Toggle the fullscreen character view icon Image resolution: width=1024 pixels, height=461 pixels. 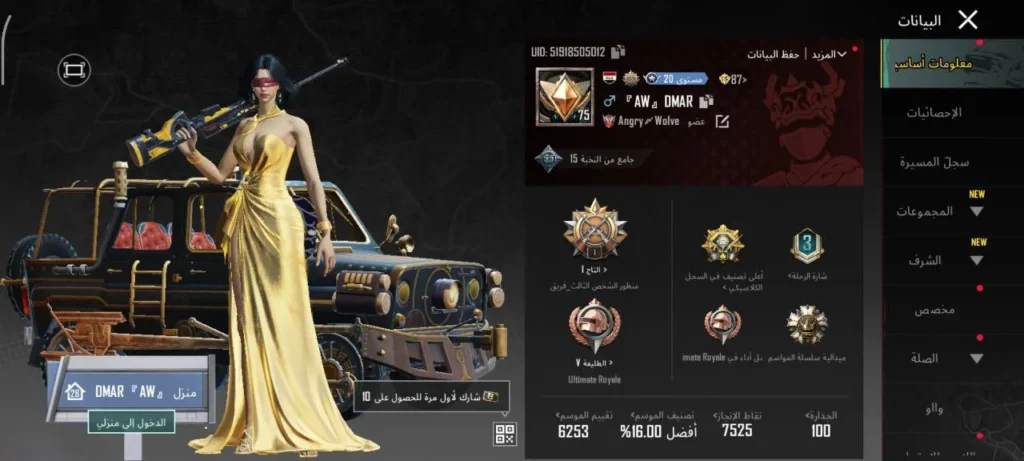coord(73,69)
